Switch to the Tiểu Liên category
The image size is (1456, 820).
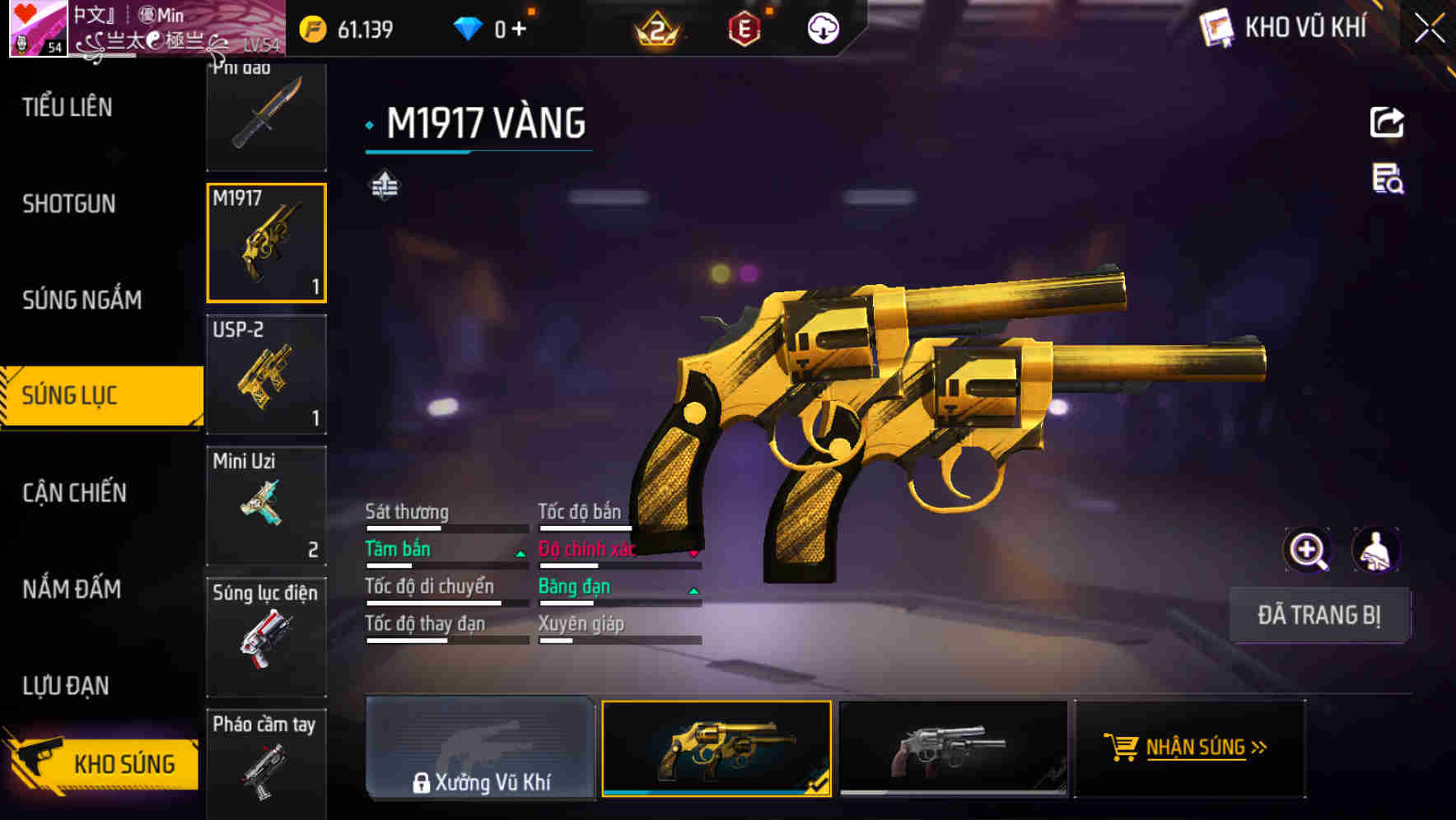68,107
